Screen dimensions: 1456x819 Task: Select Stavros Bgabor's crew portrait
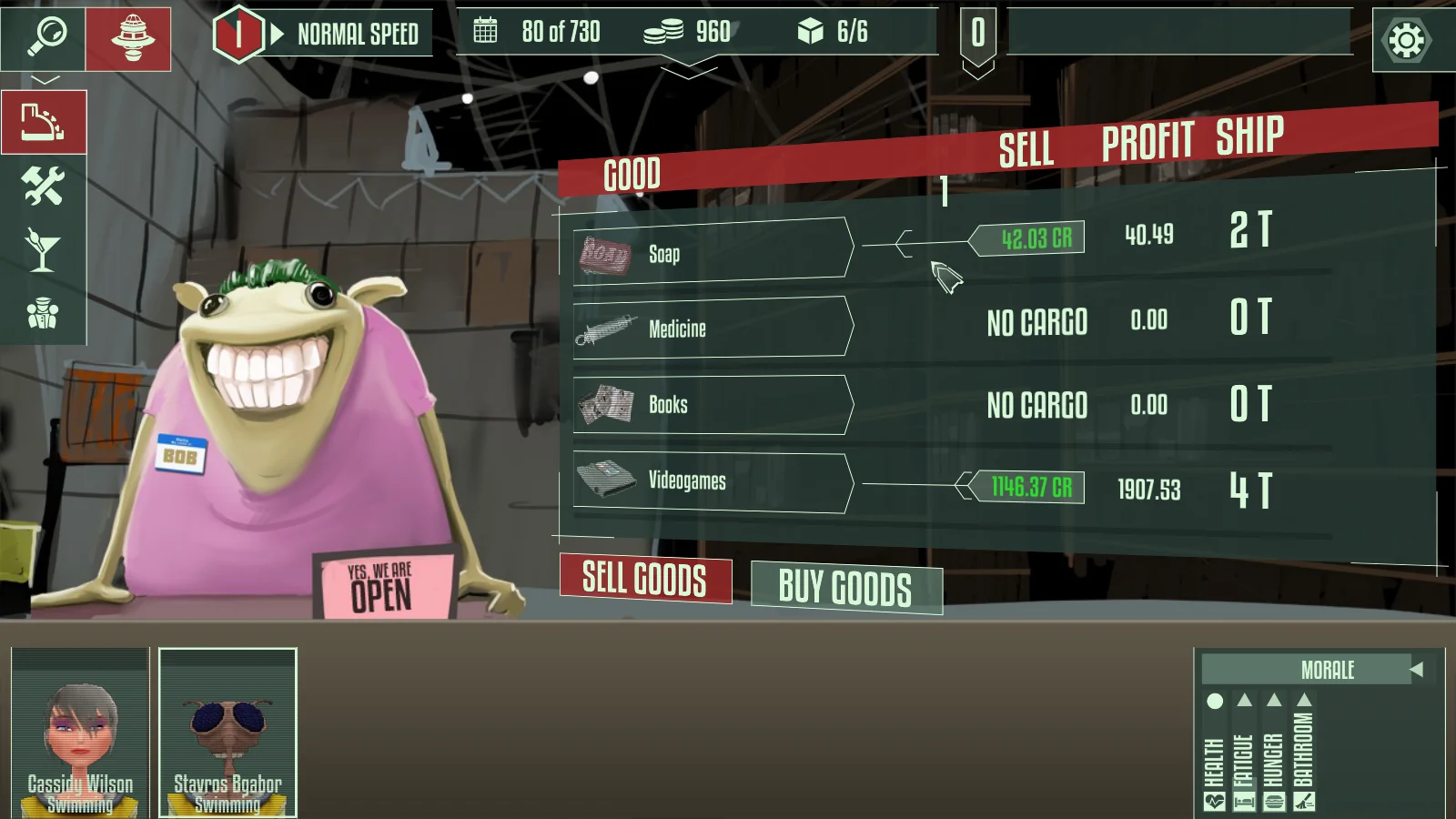227,733
